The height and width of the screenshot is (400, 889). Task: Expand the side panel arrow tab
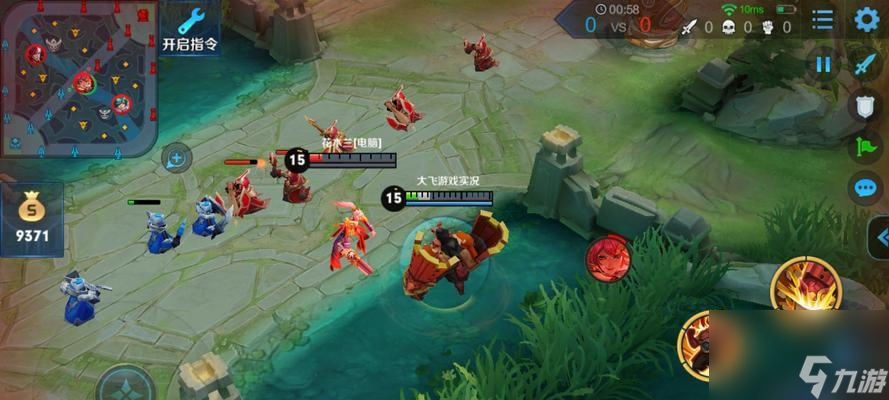coord(880,239)
